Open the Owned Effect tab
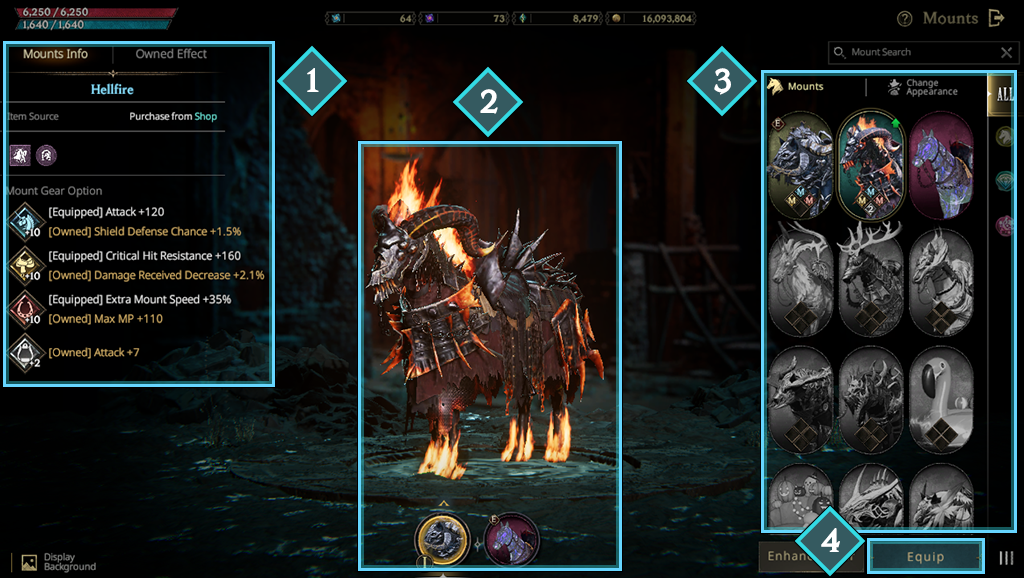The image size is (1024, 578). [171, 54]
